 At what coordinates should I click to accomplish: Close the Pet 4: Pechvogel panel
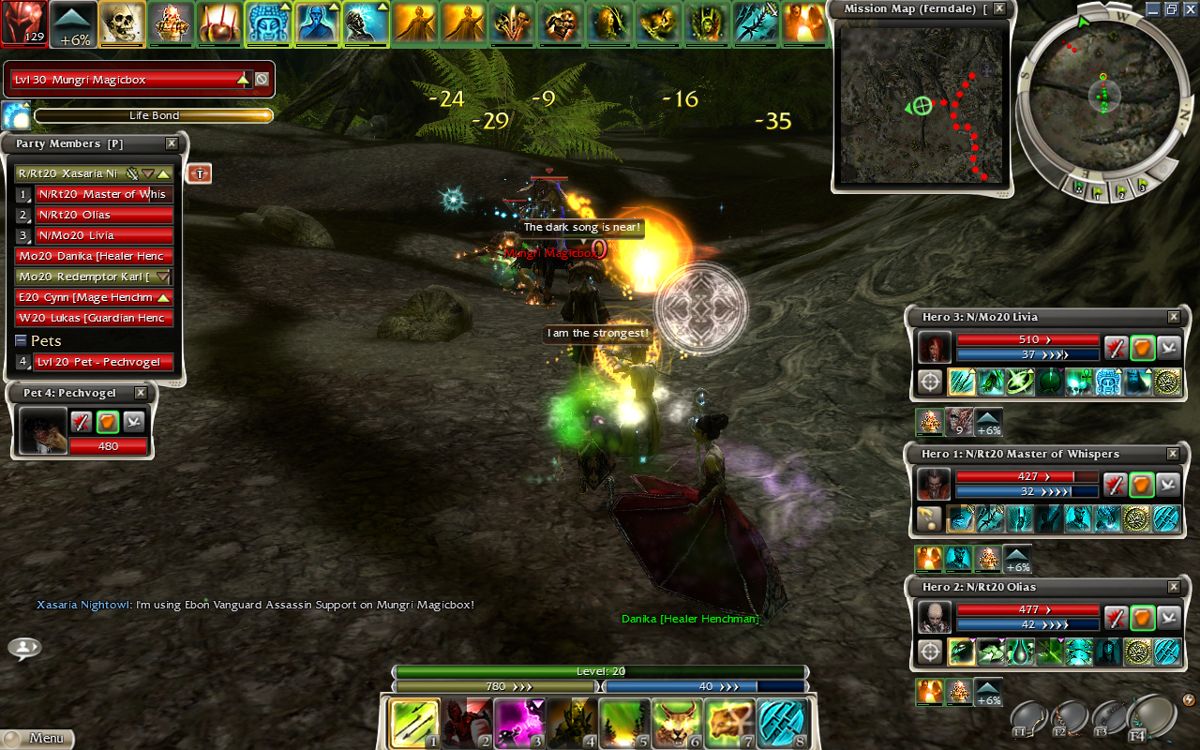pos(141,393)
